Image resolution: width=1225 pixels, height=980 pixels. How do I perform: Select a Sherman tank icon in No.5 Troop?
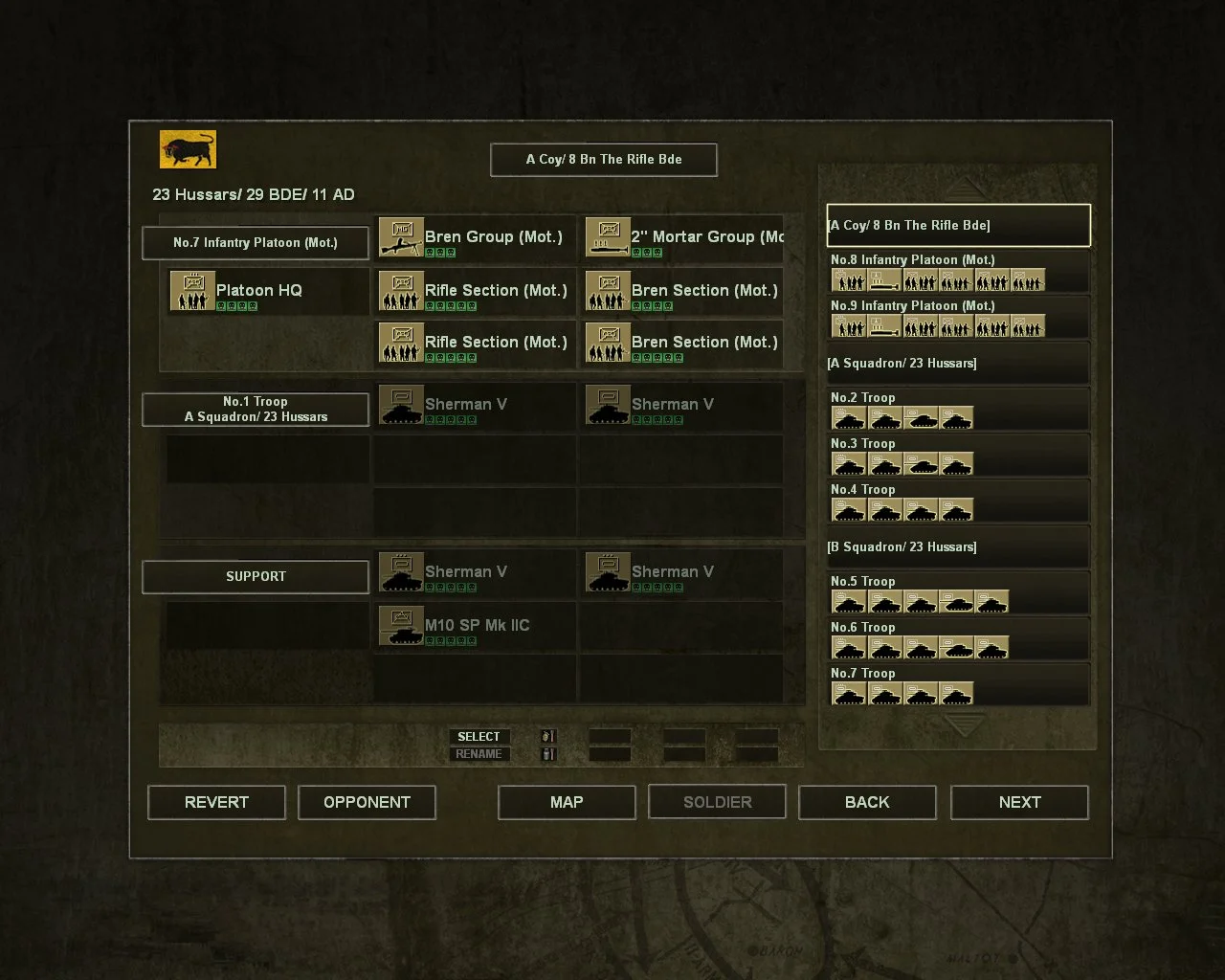tap(849, 601)
